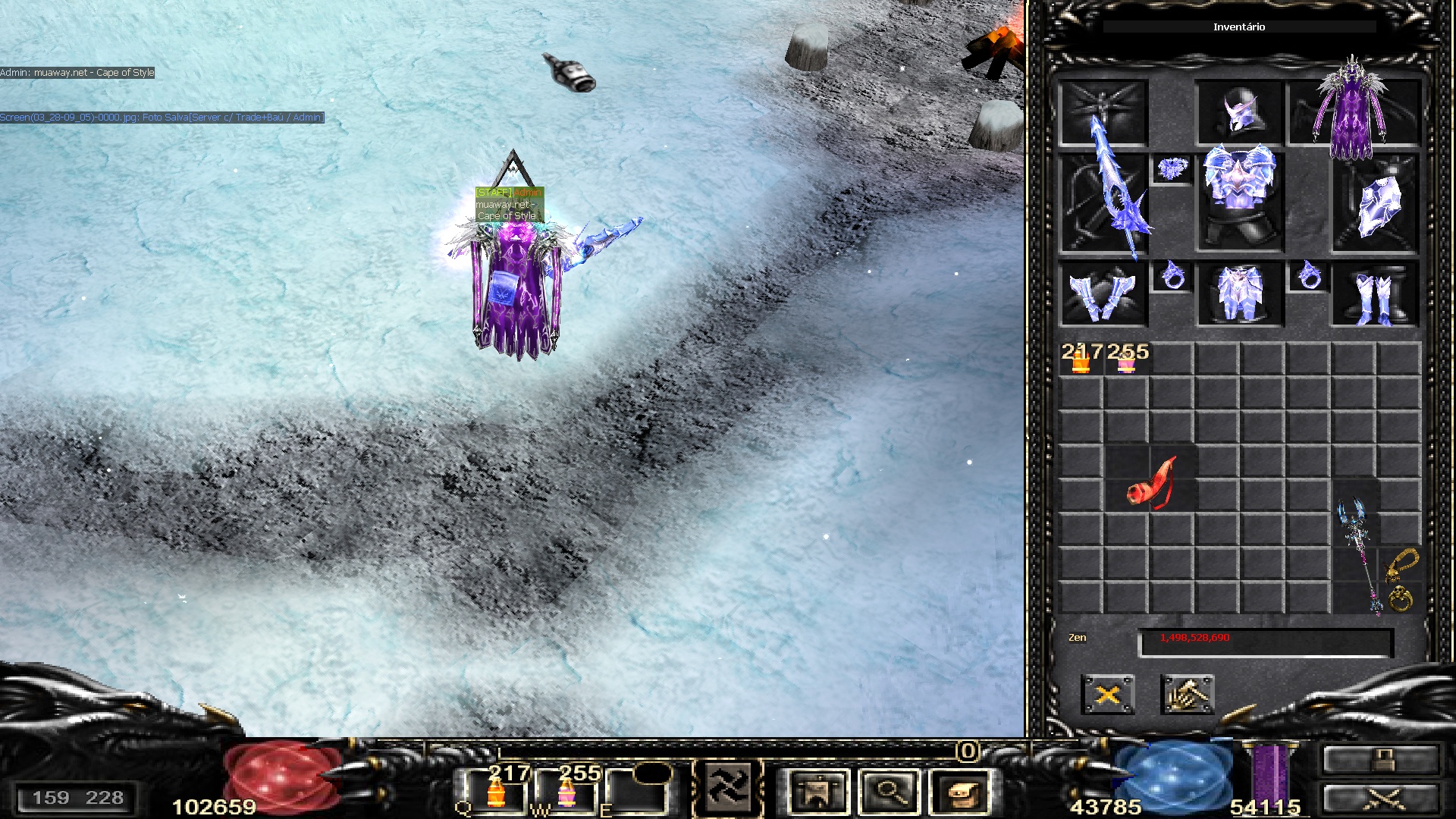Use the W hotkey pink potion slot

pos(567,792)
